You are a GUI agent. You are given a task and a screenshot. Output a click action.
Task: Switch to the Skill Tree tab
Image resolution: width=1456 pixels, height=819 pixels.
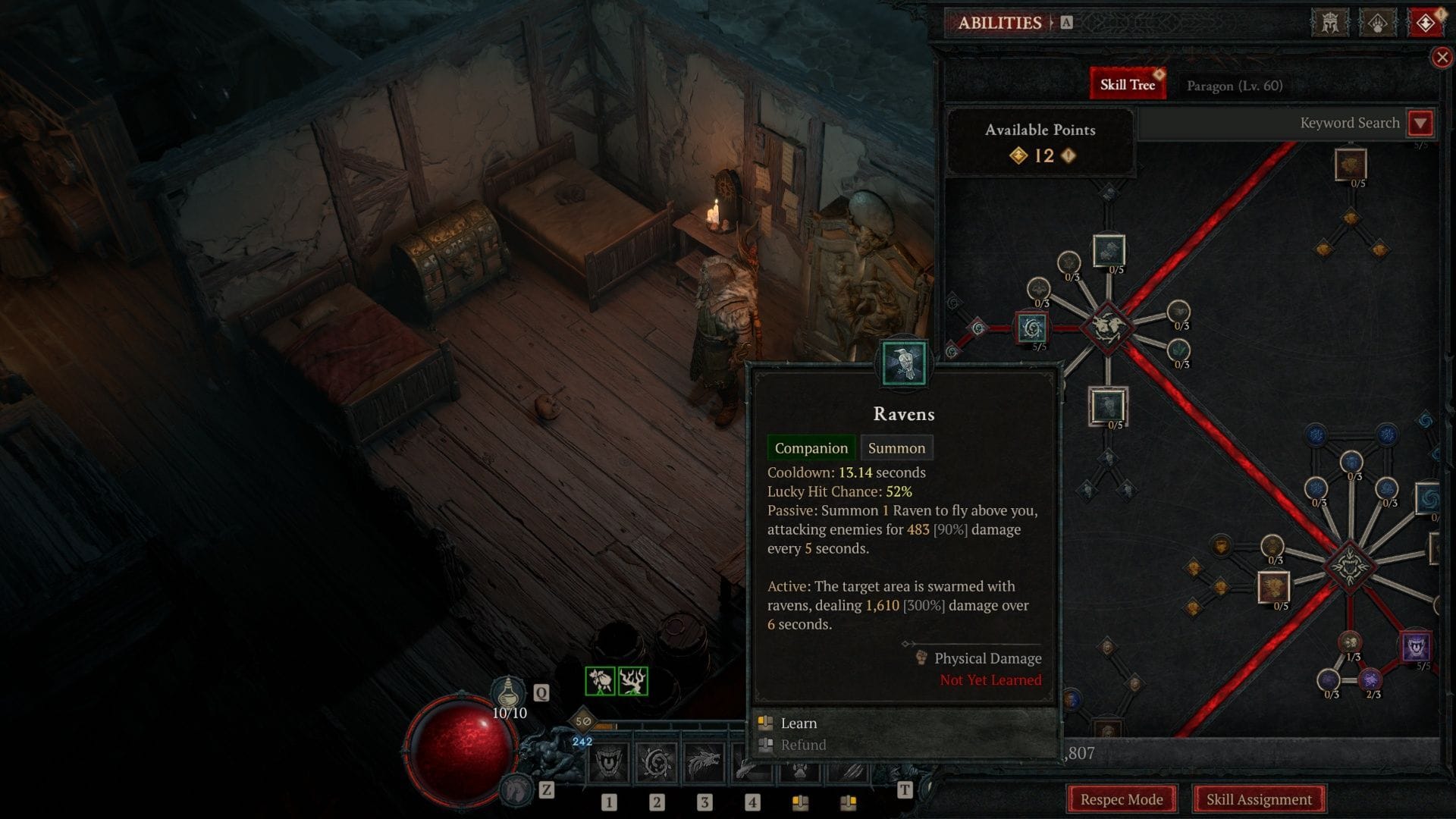pos(1127,85)
